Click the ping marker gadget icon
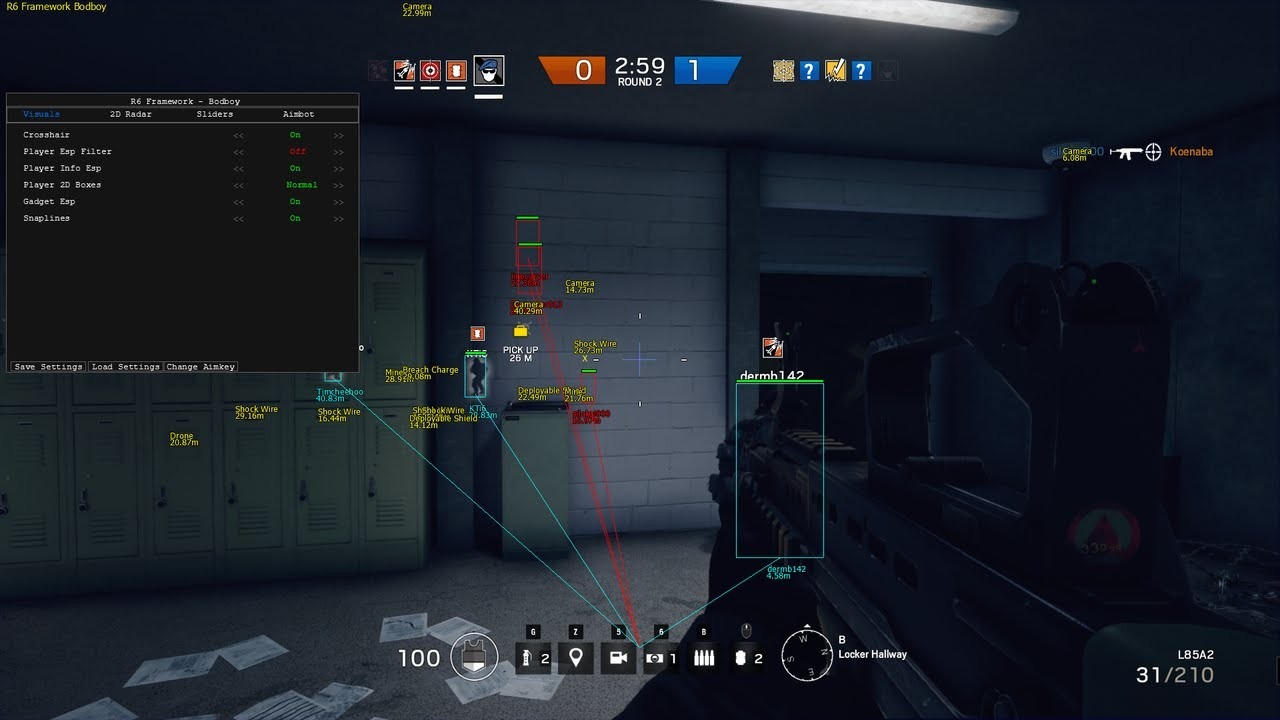Viewport: 1280px width, 720px height. tap(576, 657)
